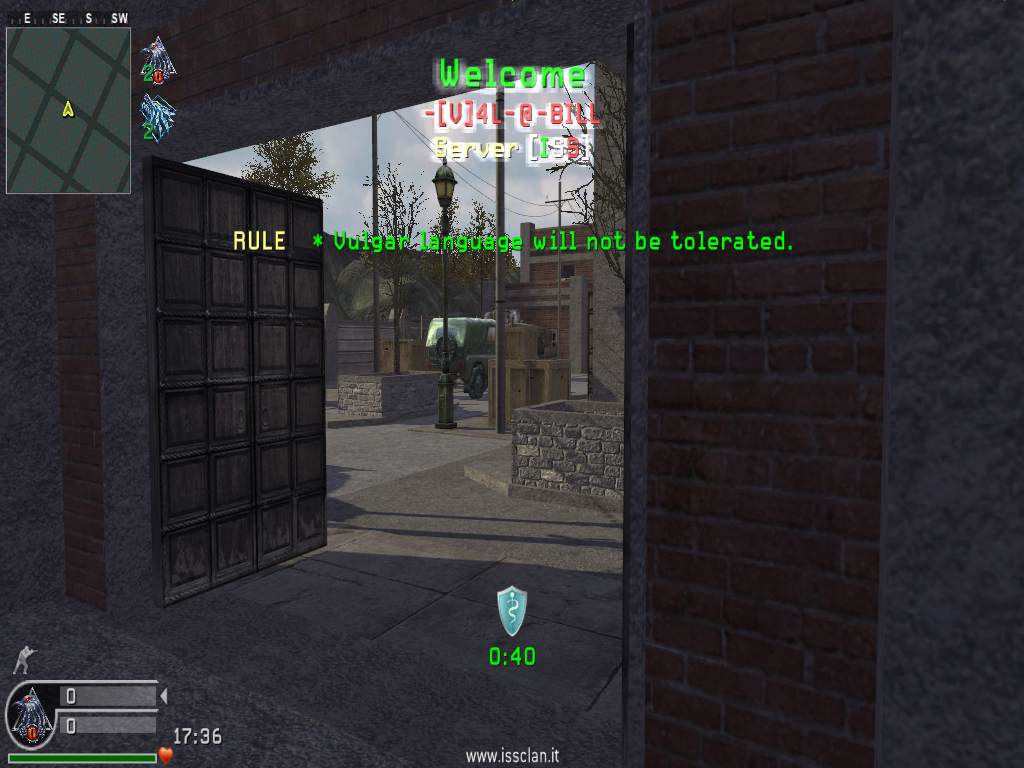Viewport: 1024px width, 768px height.
Task: Open the www.issclan.it website link
Action: pyautogui.click(x=511, y=757)
